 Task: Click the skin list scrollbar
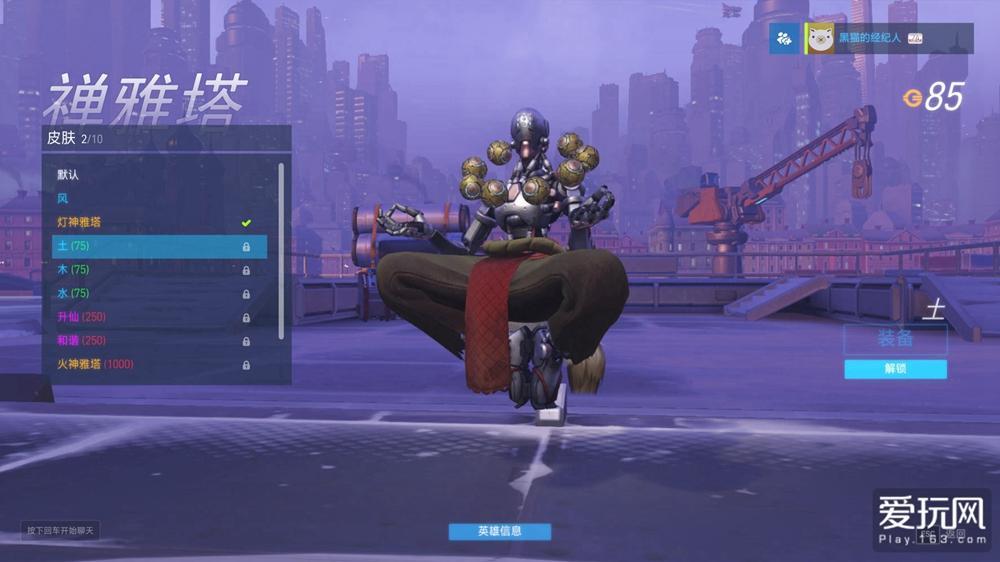[281, 250]
